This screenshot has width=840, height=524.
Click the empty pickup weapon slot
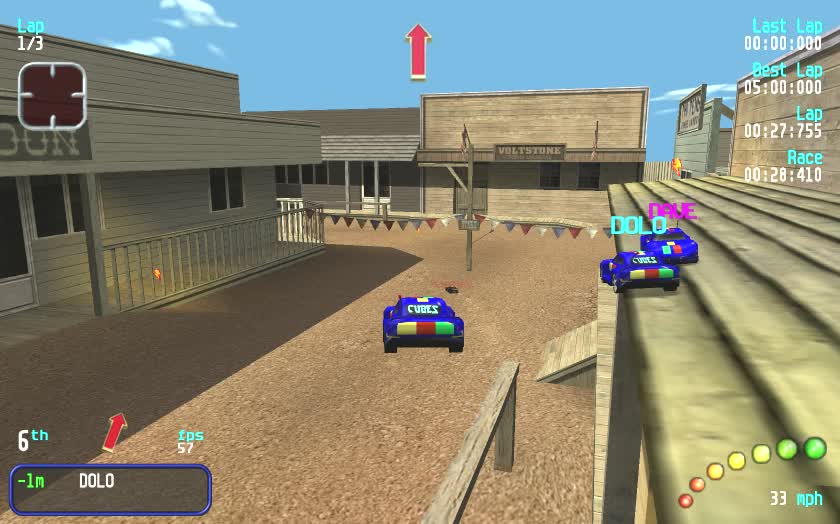52,95
